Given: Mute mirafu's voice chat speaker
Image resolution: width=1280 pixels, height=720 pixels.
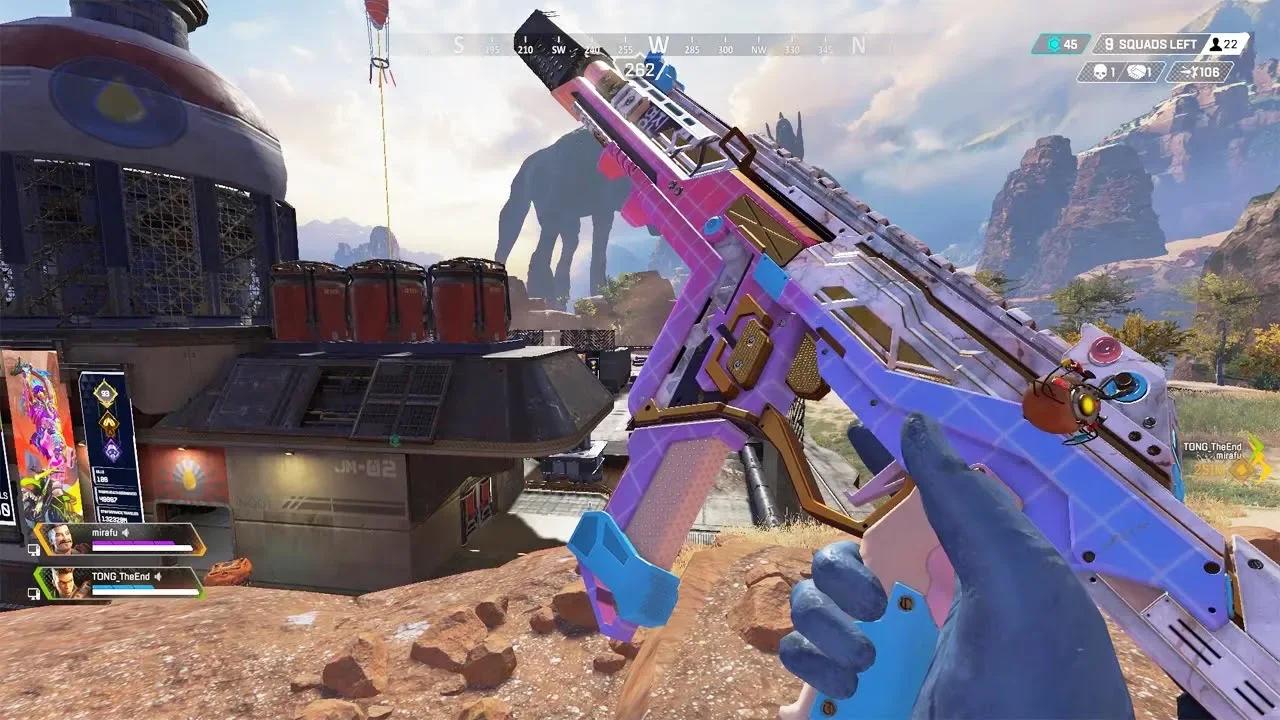Looking at the screenshot, I should pyautogui.click(x=124, y=532).
